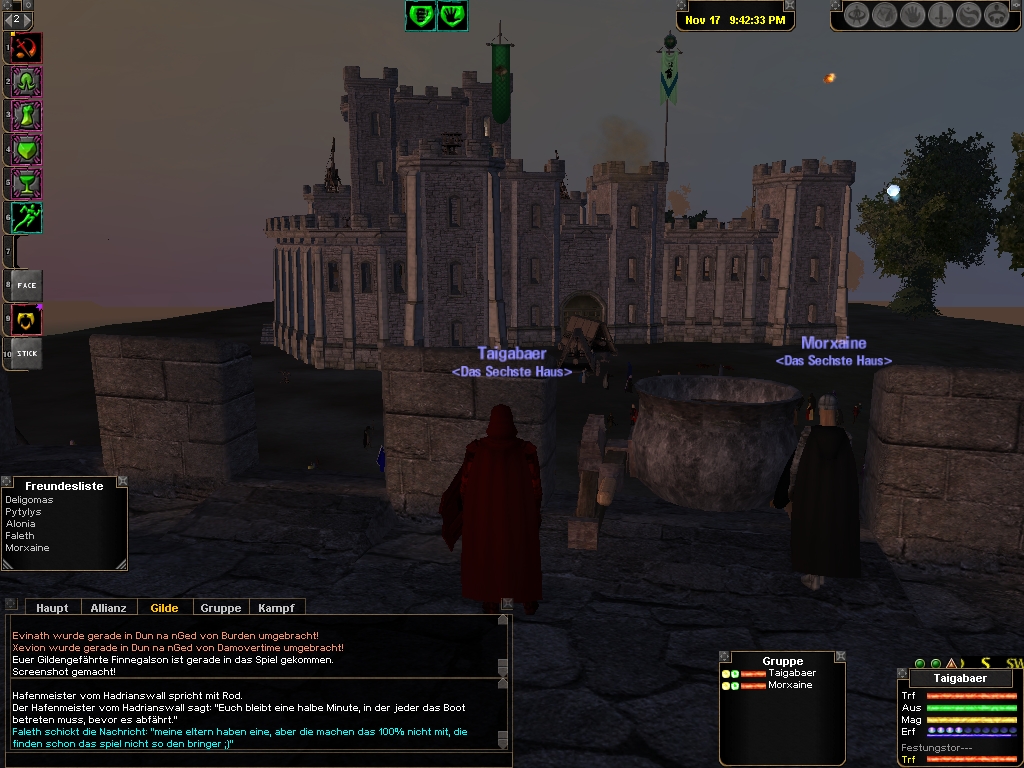Use the green running sprint ability
Viewport: 1024px width, 768px height.
pos(27,218)
